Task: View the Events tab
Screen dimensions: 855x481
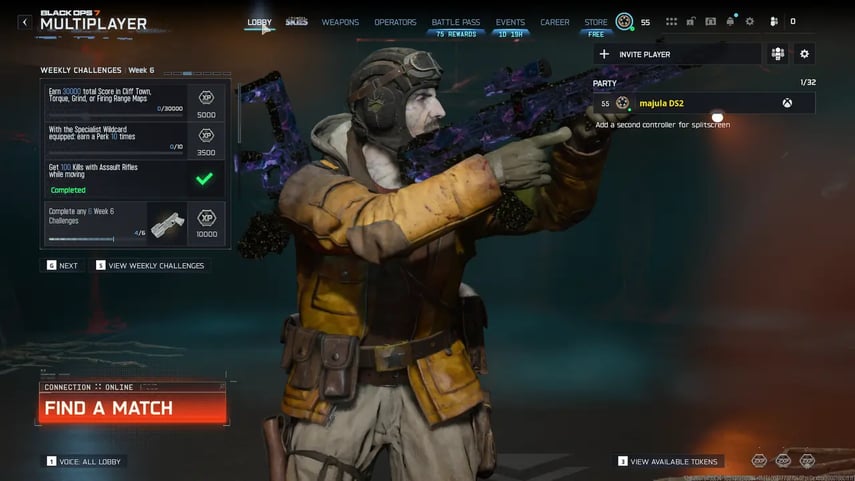Action: (510, 22)
